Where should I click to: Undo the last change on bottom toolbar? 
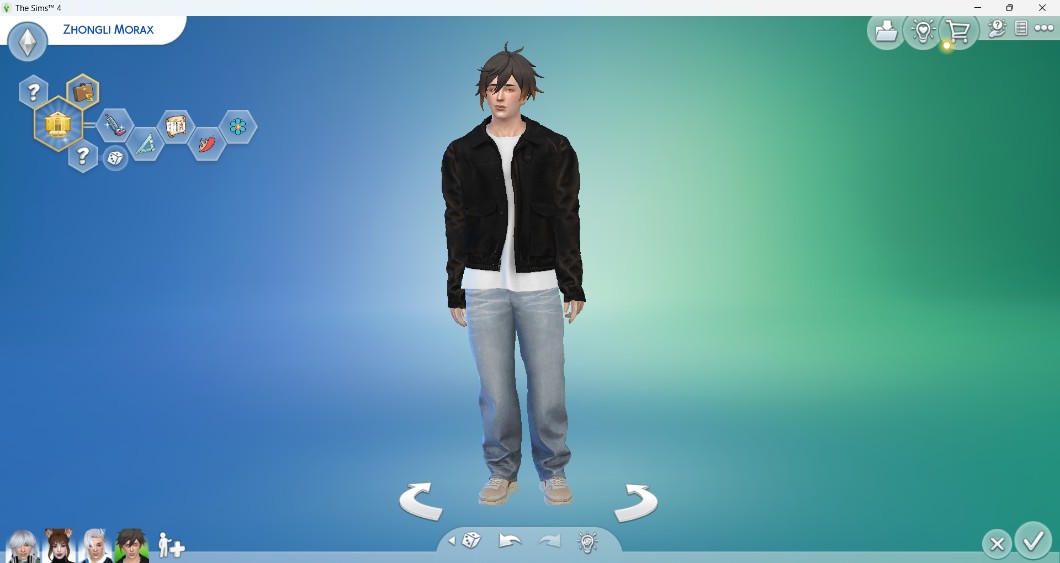click(510, 541)
